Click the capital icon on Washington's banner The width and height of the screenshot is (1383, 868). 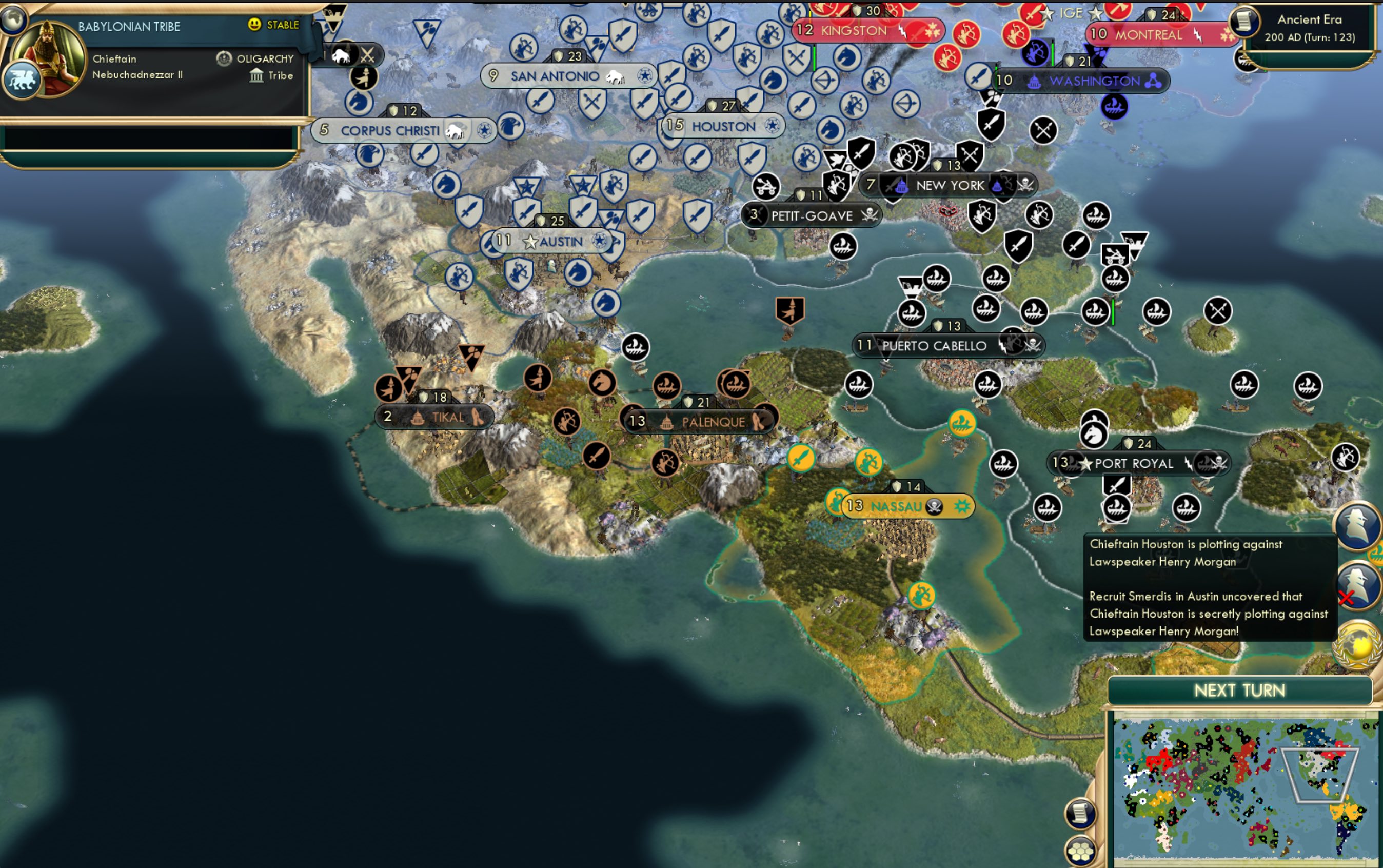1035,83
